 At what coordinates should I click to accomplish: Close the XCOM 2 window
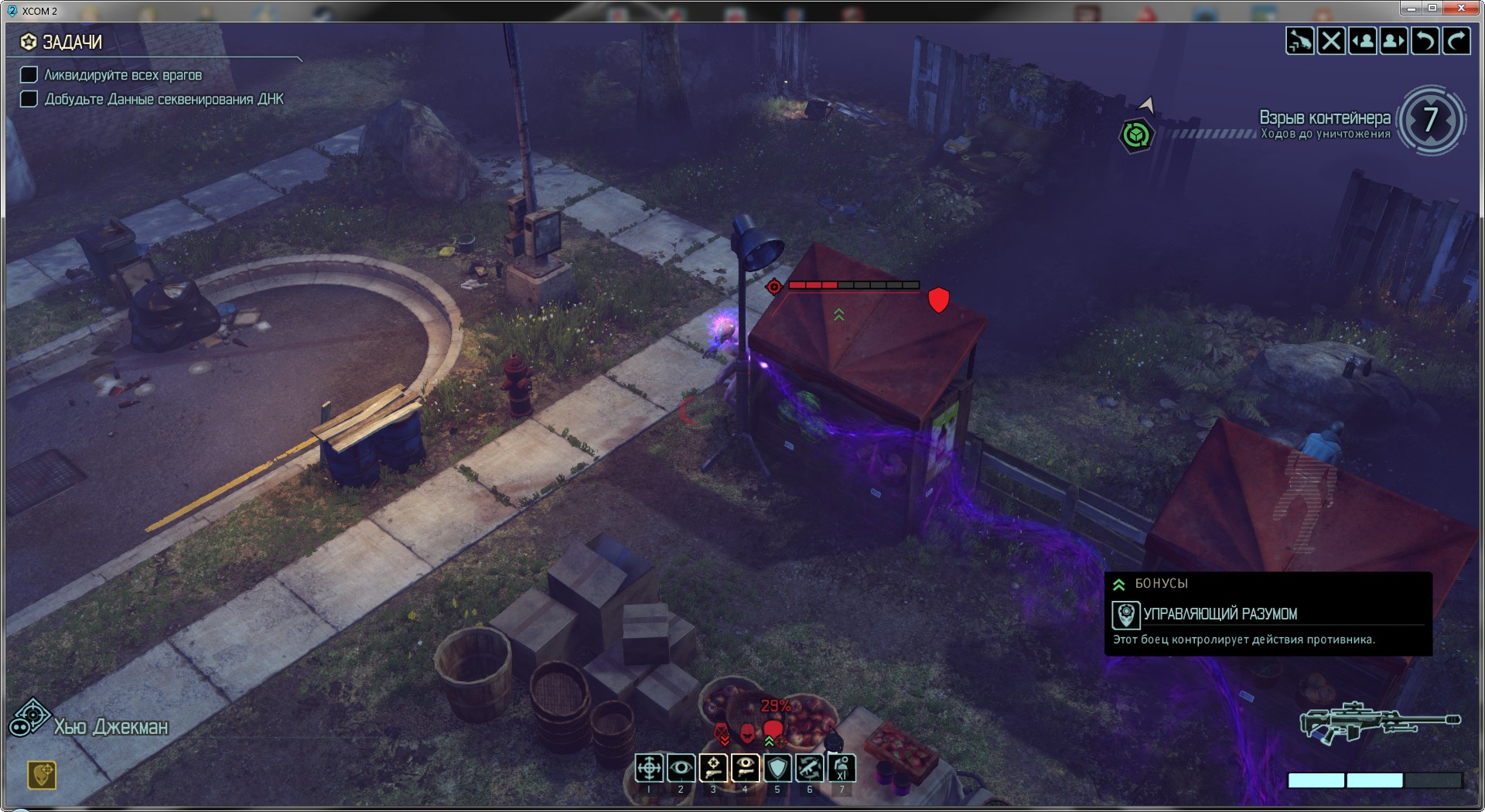tap(1461, 9)
